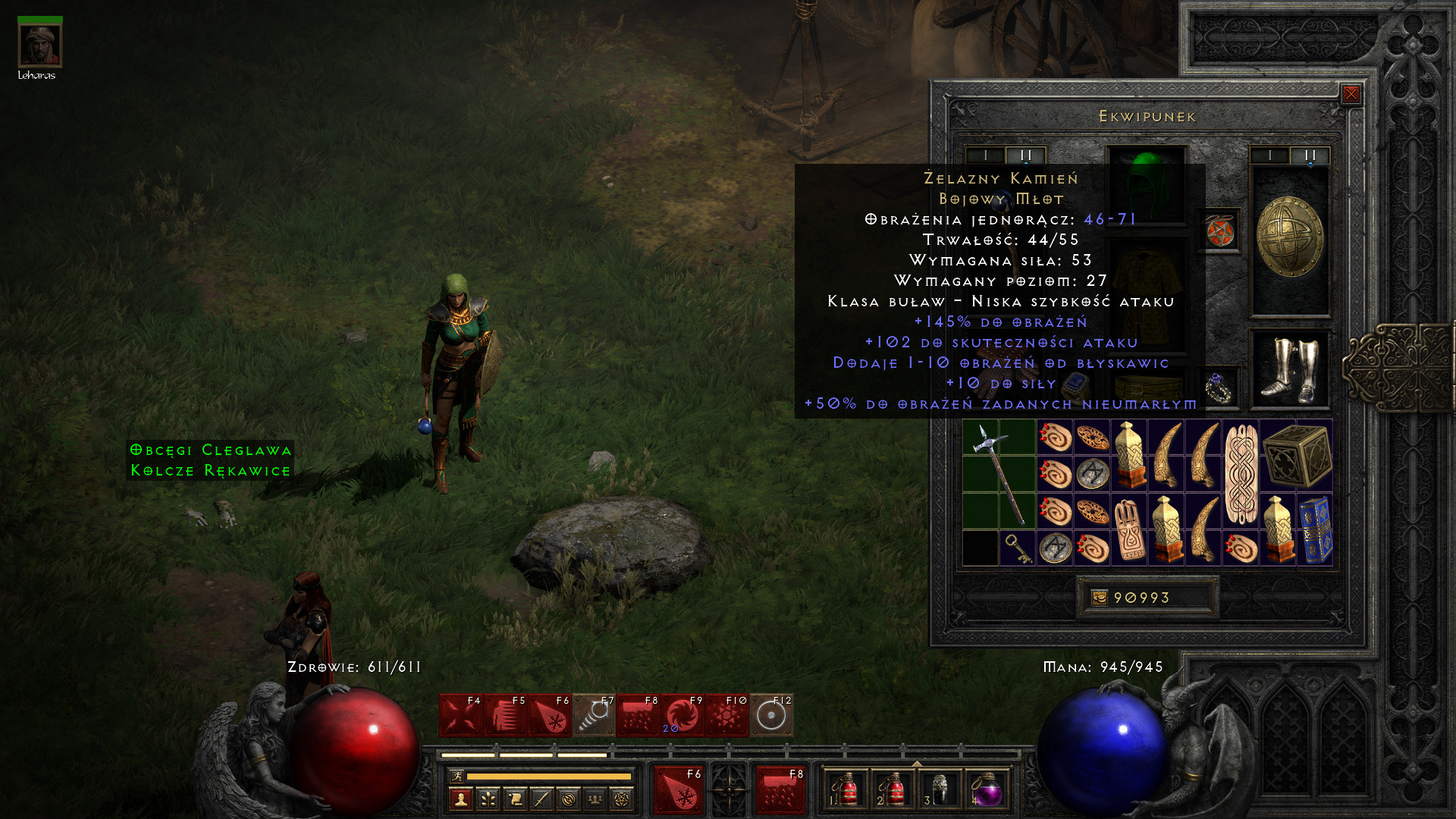Pick up the Żelazny Kamień war hammer
Screen dimensions: 1456x819
pos(999,473)
